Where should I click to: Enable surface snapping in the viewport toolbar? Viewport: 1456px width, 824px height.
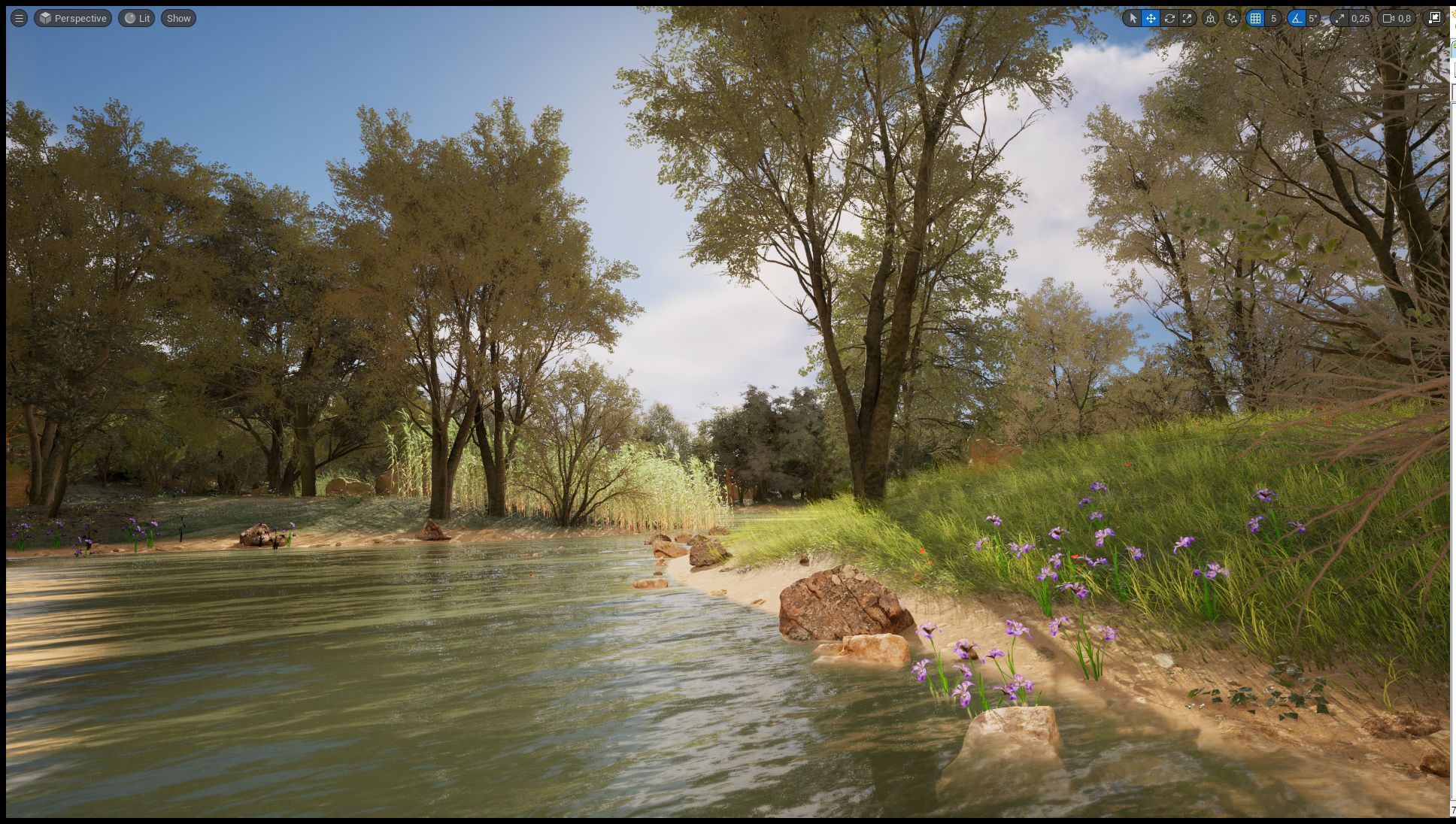(x=1233, y=19)
